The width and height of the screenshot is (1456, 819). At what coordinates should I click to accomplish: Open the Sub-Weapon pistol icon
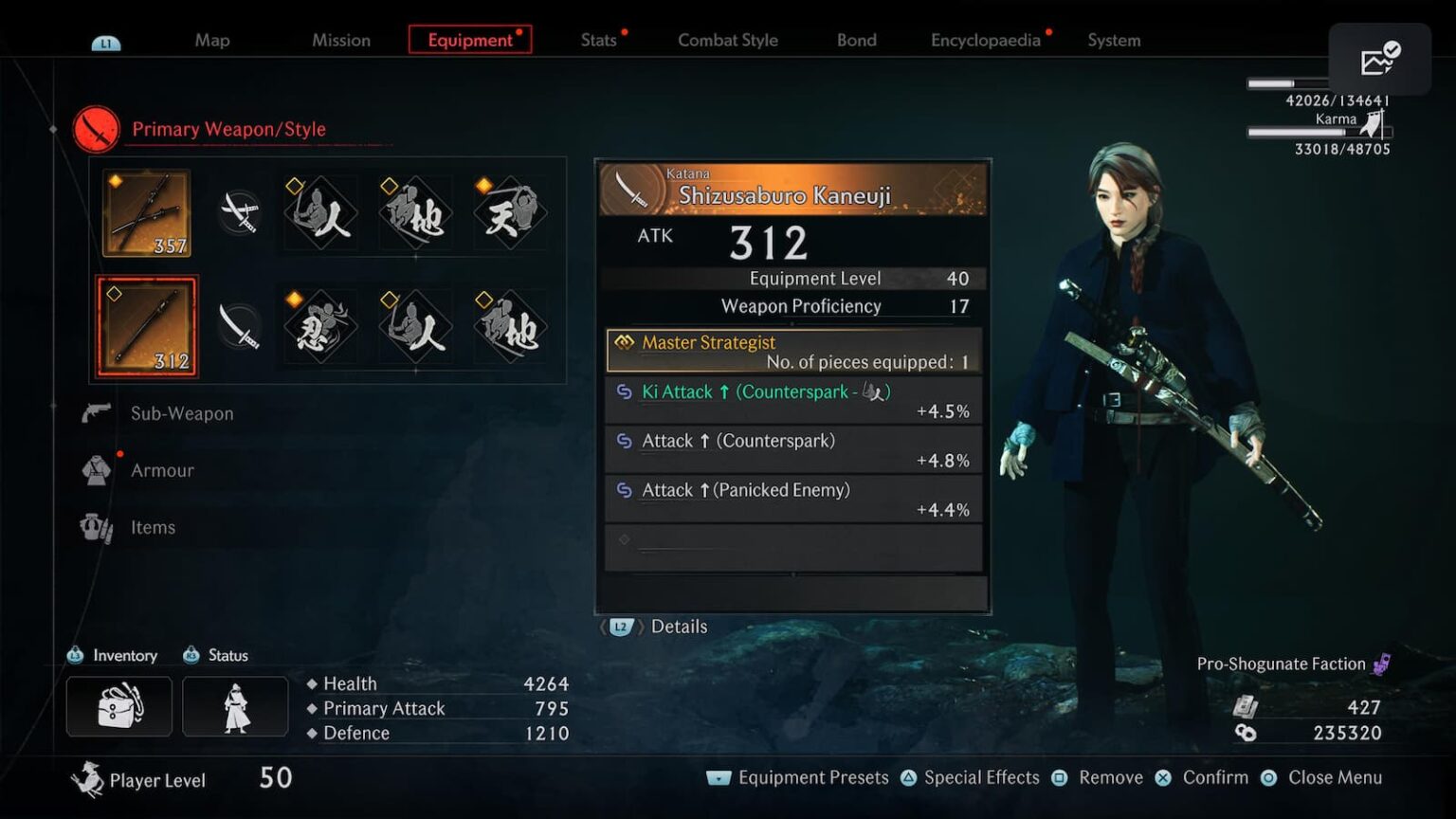click(x=94, y=413)
